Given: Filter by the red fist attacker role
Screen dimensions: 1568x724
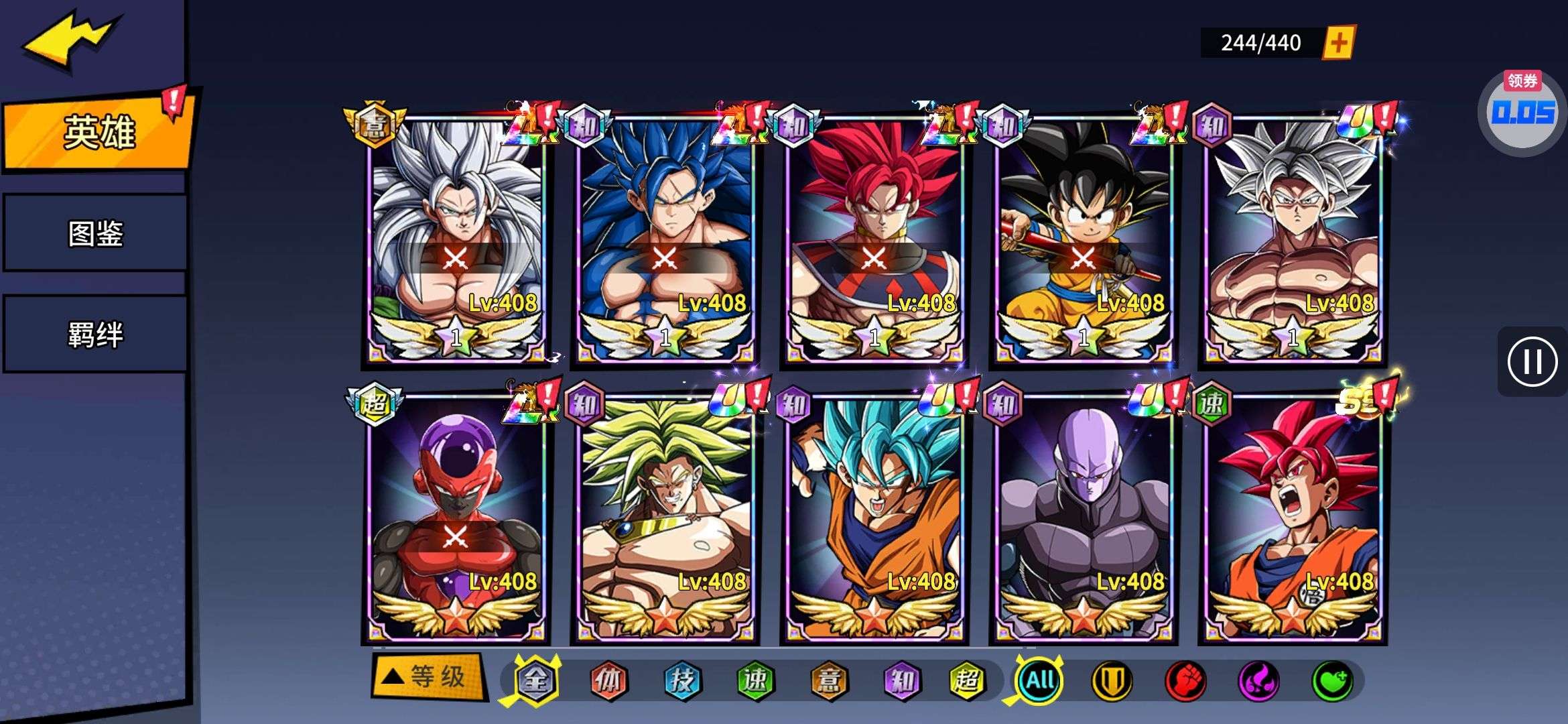Looking at the screenshot, I should click(x=1185, y=681).
